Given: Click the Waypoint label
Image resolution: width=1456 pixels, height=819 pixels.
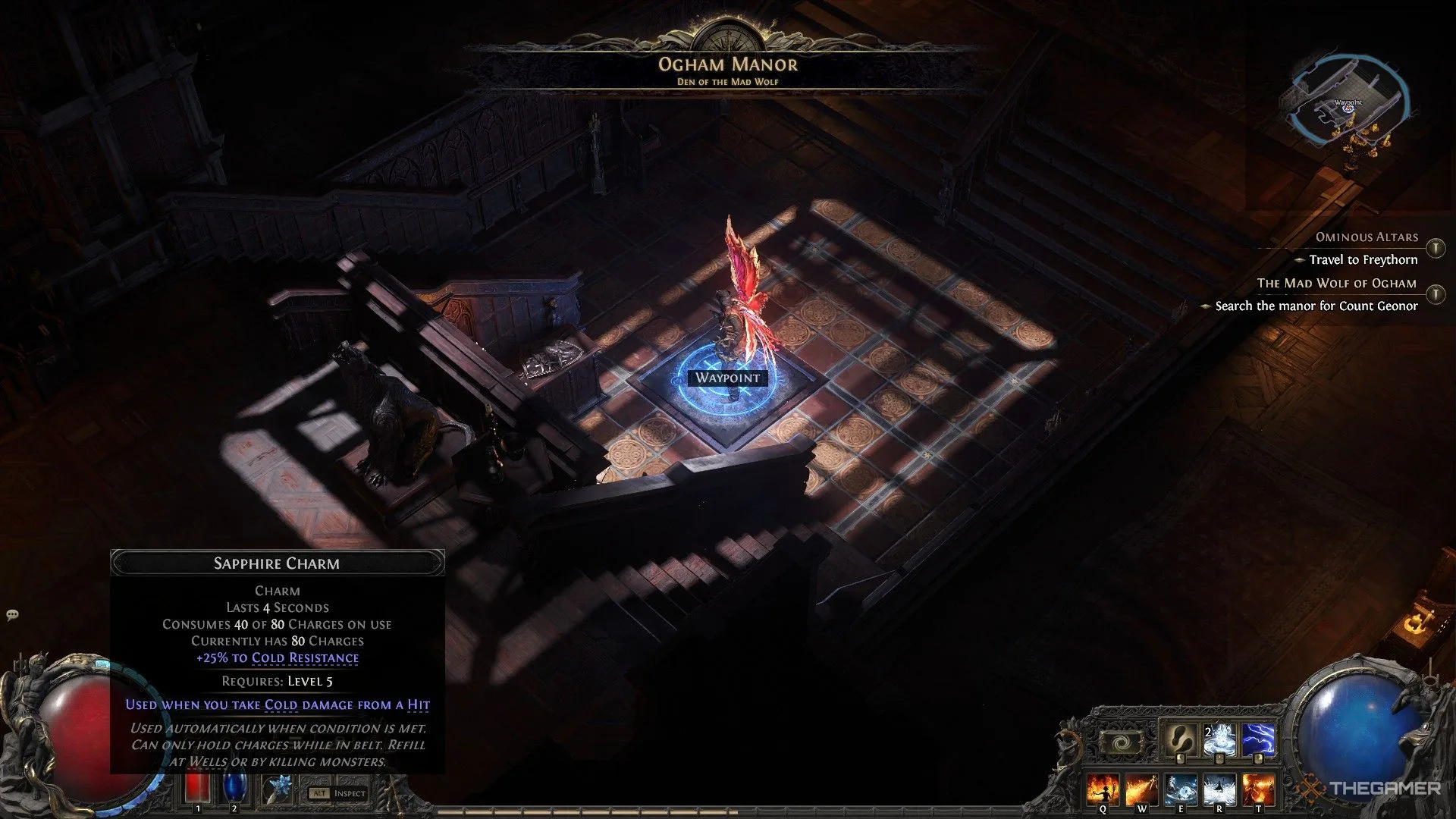Looking at the screenshot, I should (727, 378).
